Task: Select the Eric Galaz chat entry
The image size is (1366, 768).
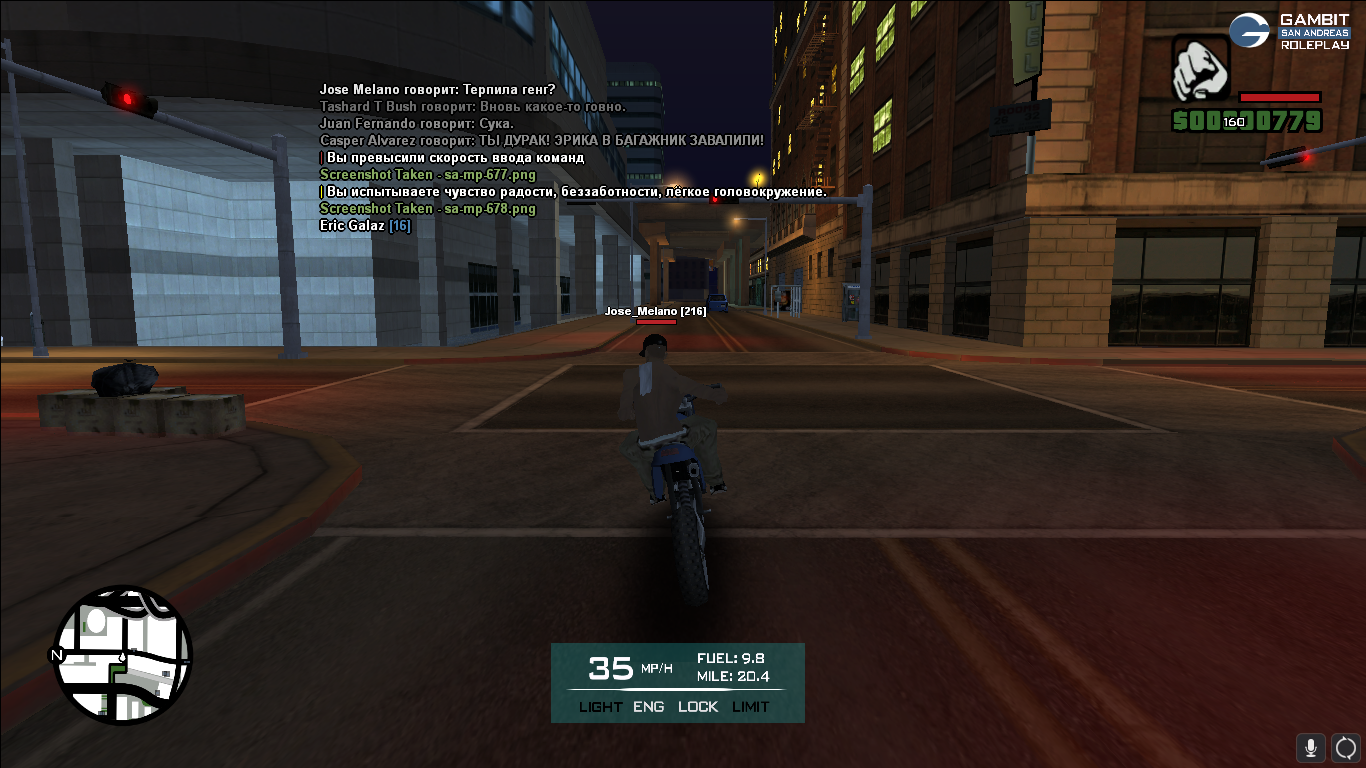Action: tap(364, 226)
